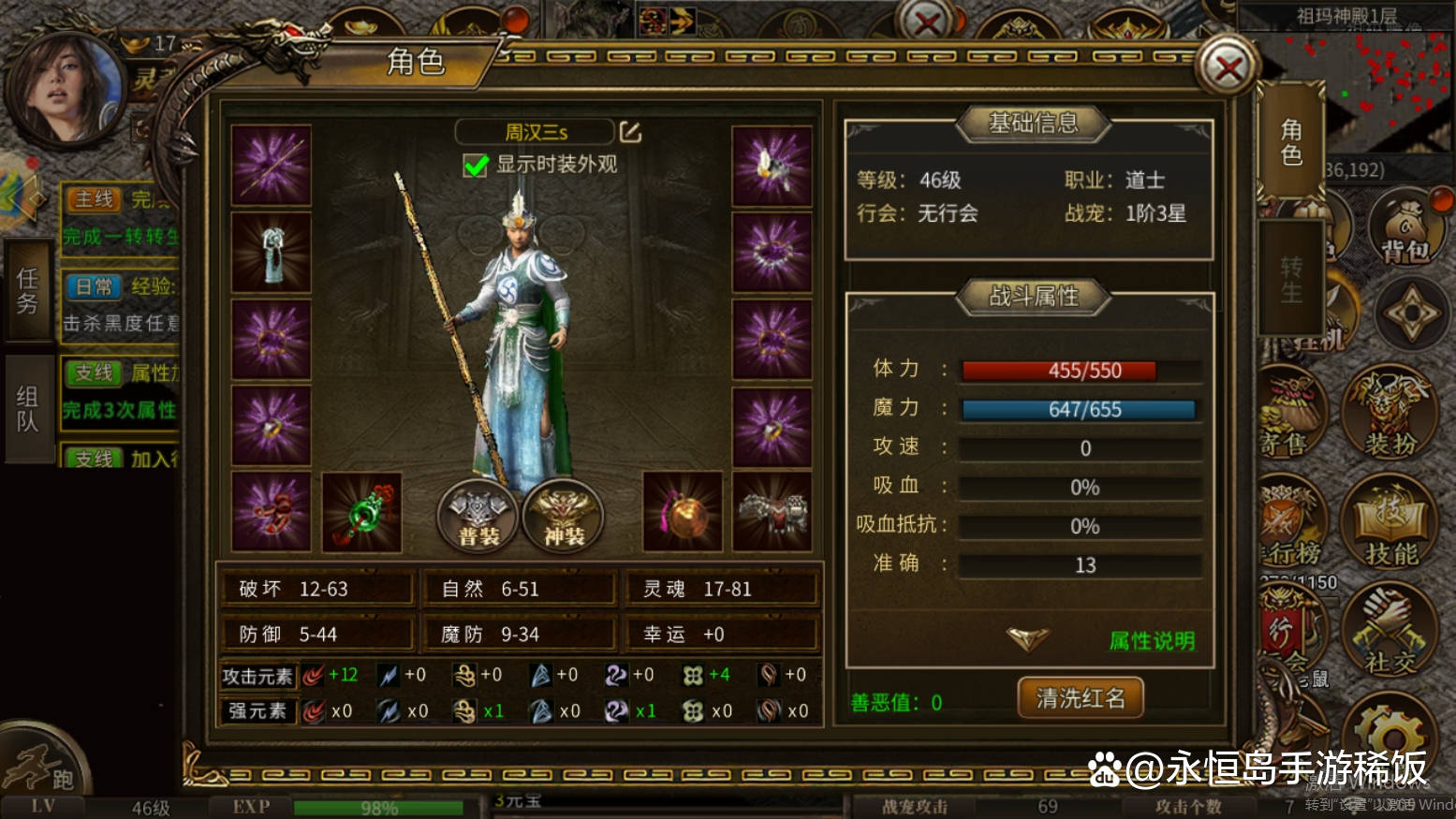Select the 神装 equipment button
The height and width of the screenshot is (819, 1456).
563,516
